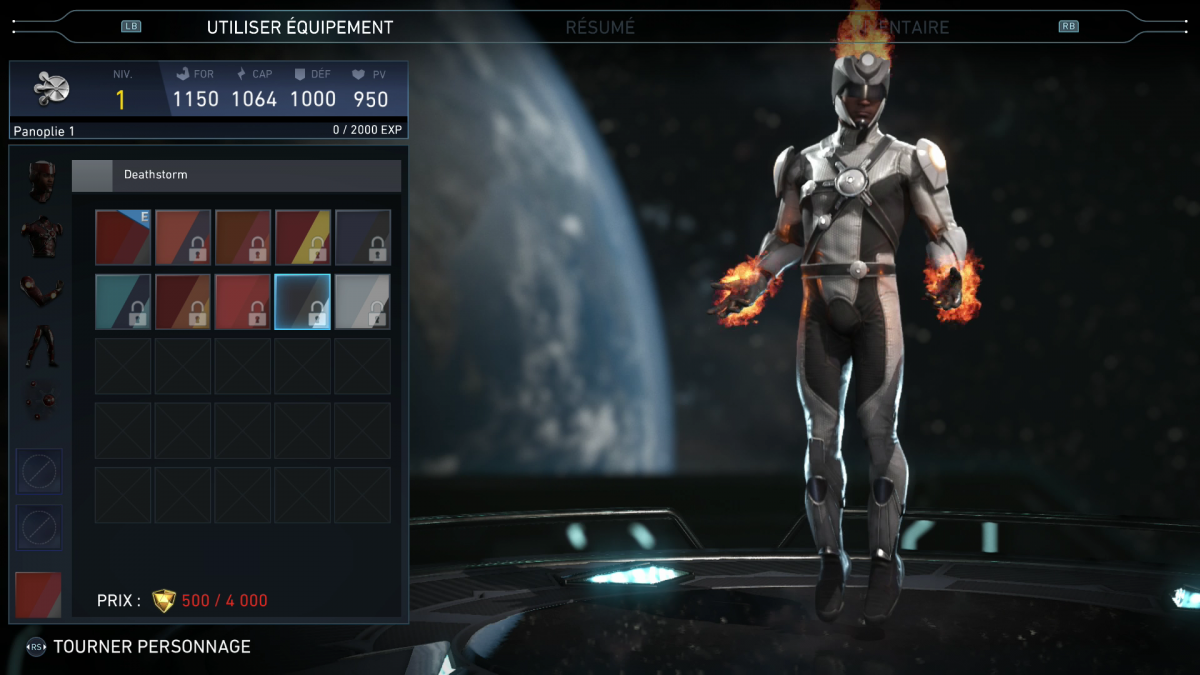Choose the locked light grey shader

click(363, 302)
